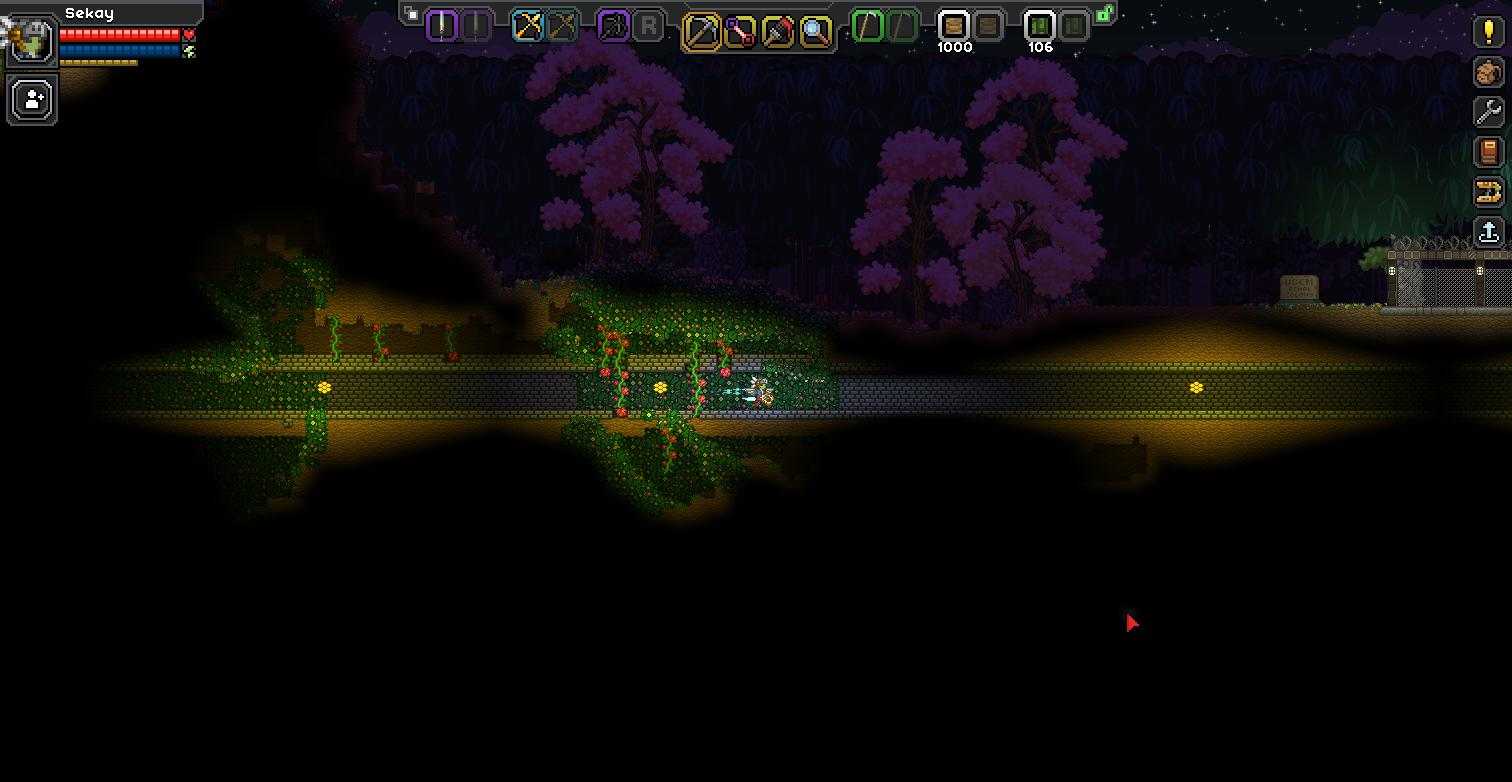Open the quest log exclamation icon
The width and height of the screenshot is (1512, 782).
click(1489, 31)
